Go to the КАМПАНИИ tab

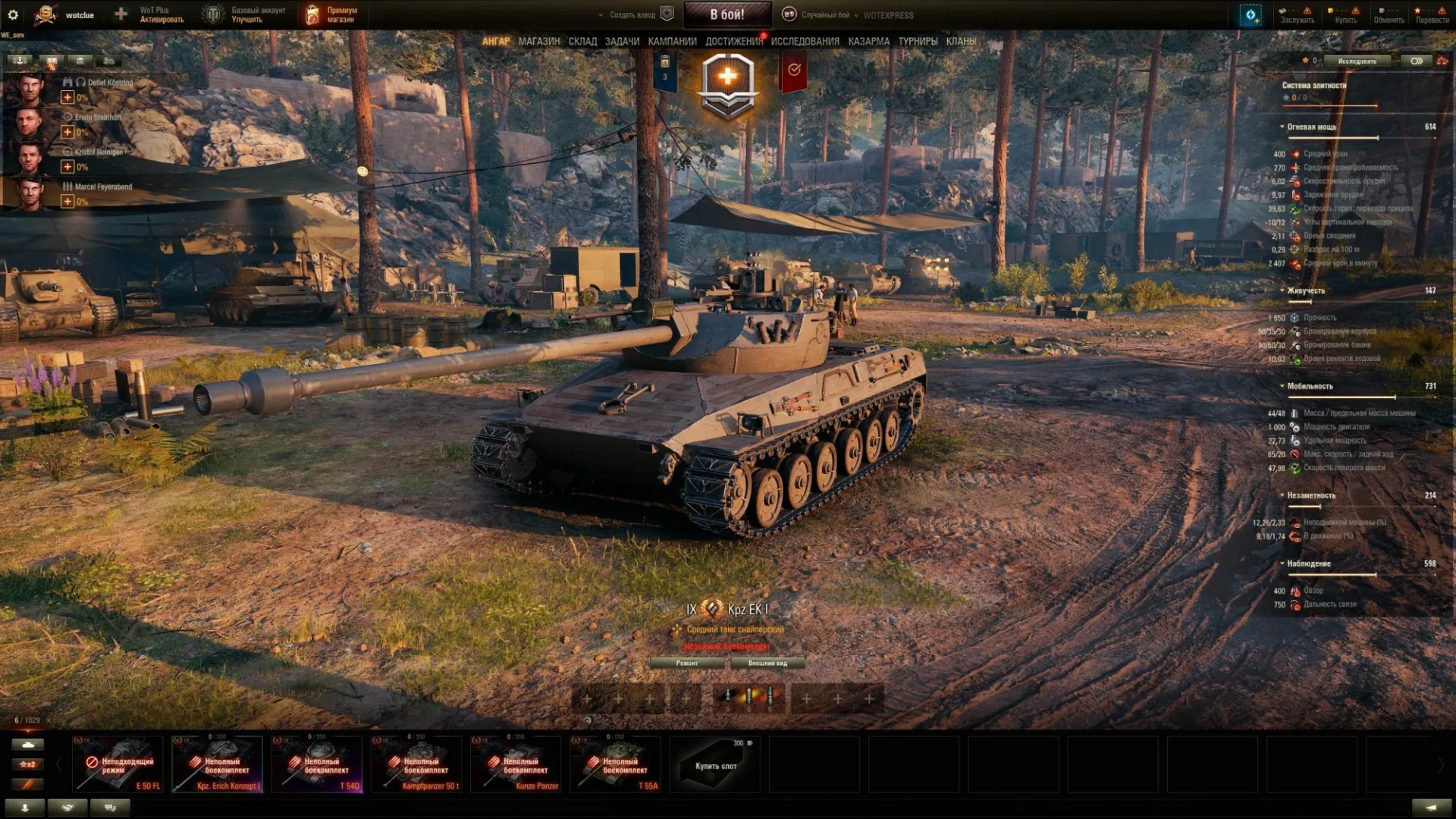672,41
